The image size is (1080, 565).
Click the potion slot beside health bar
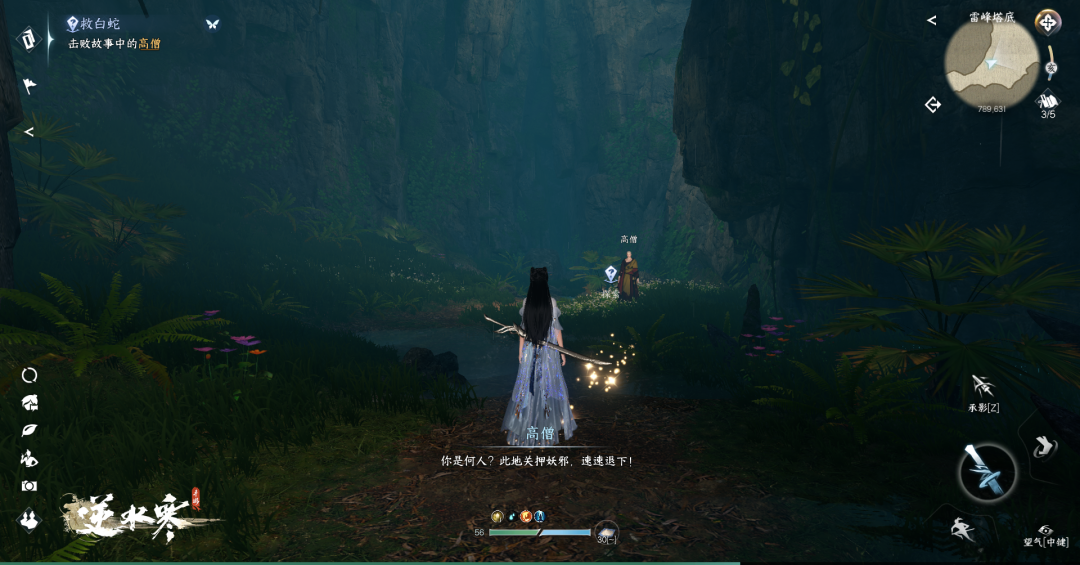tap(606, 533)
